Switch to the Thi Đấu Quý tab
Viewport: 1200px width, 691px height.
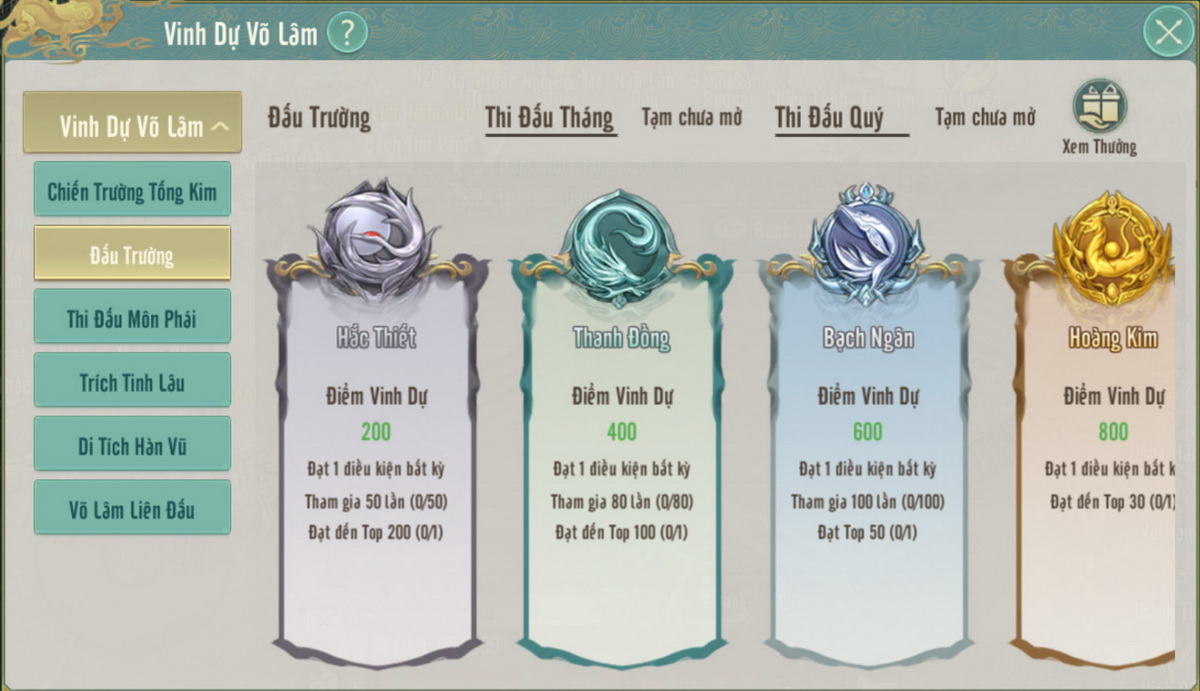click(829, 117)
